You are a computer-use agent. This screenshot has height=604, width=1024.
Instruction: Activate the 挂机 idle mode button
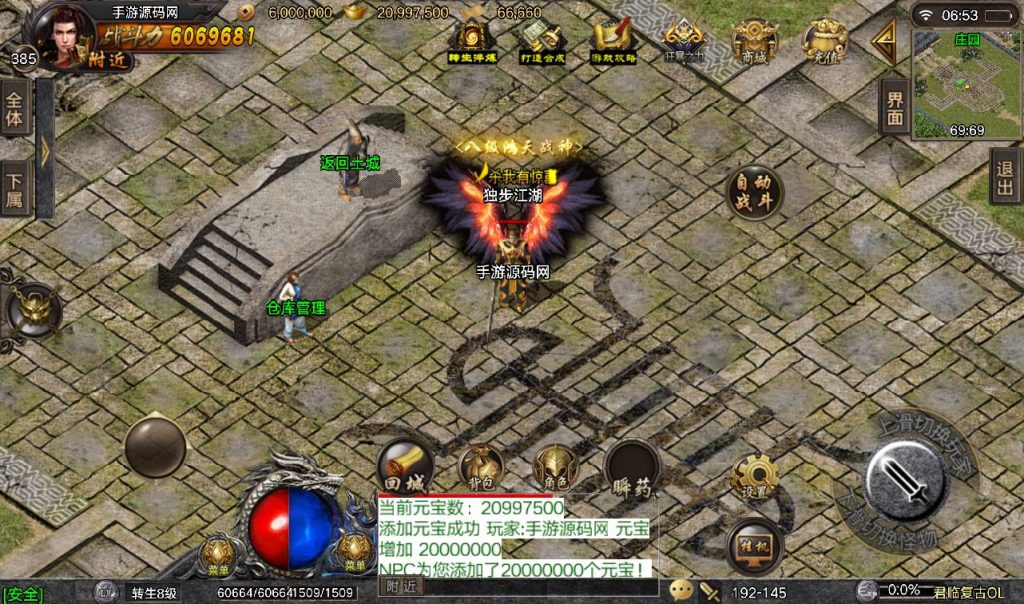pos(755,545)
